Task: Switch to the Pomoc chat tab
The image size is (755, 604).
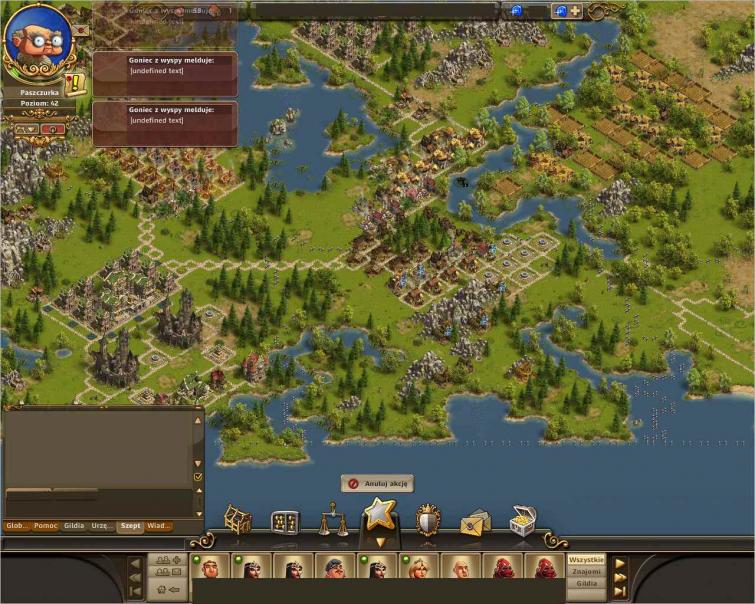Action: 45,526
